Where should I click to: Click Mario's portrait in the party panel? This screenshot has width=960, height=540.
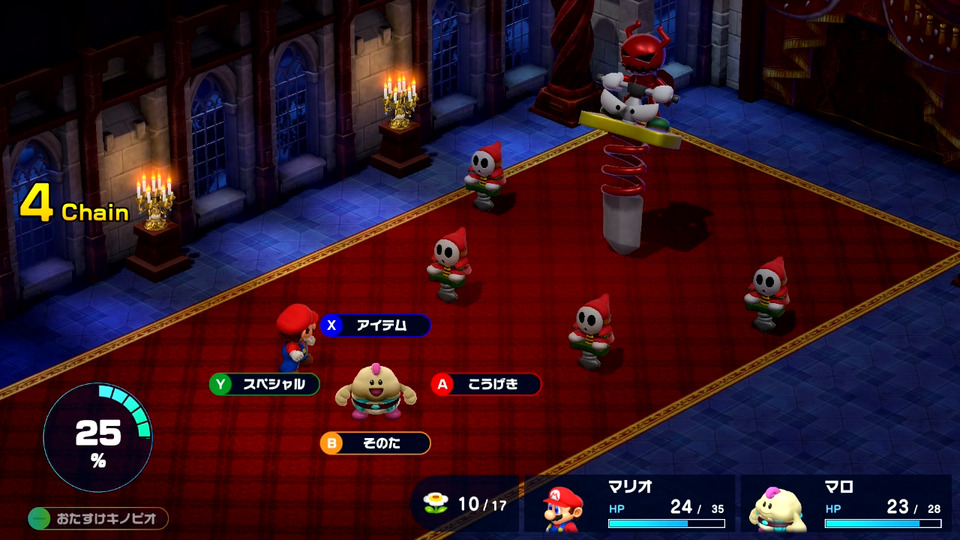[x=564, y=507]
